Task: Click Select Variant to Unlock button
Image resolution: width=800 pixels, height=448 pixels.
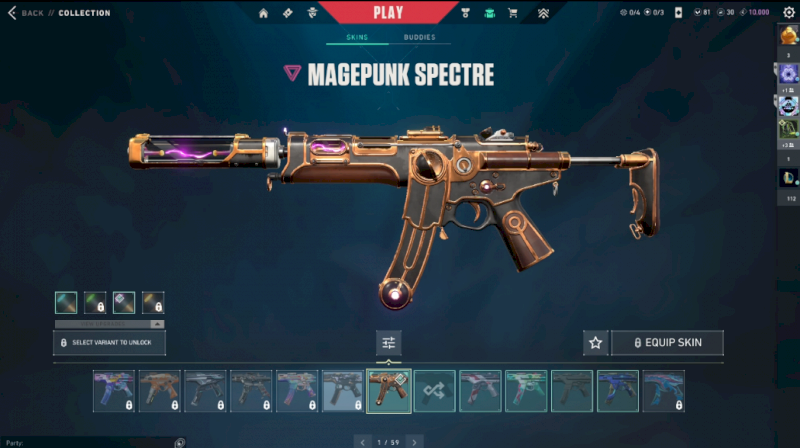Action: pos(109,343)
